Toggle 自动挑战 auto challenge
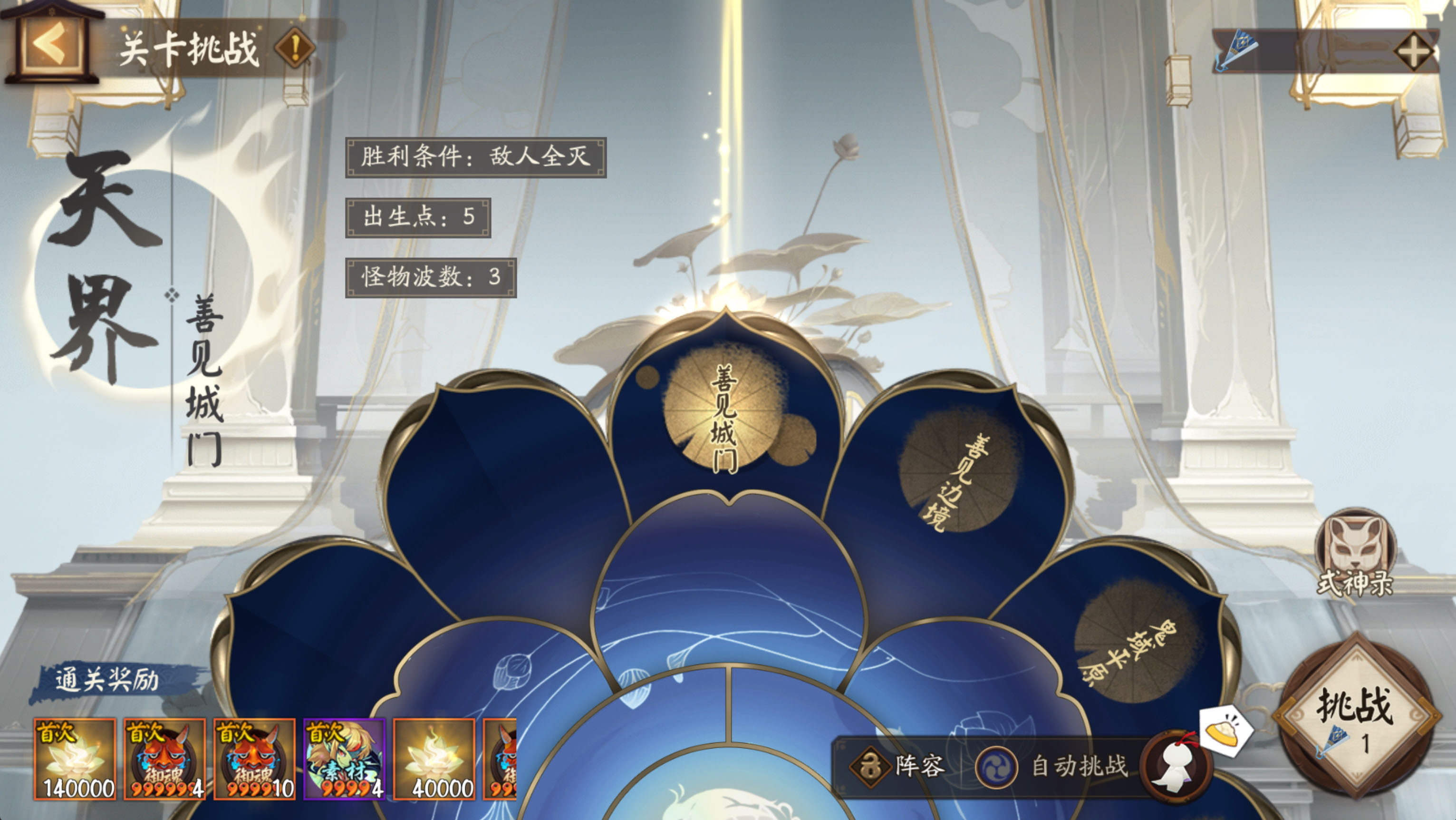 [1051, 767]
